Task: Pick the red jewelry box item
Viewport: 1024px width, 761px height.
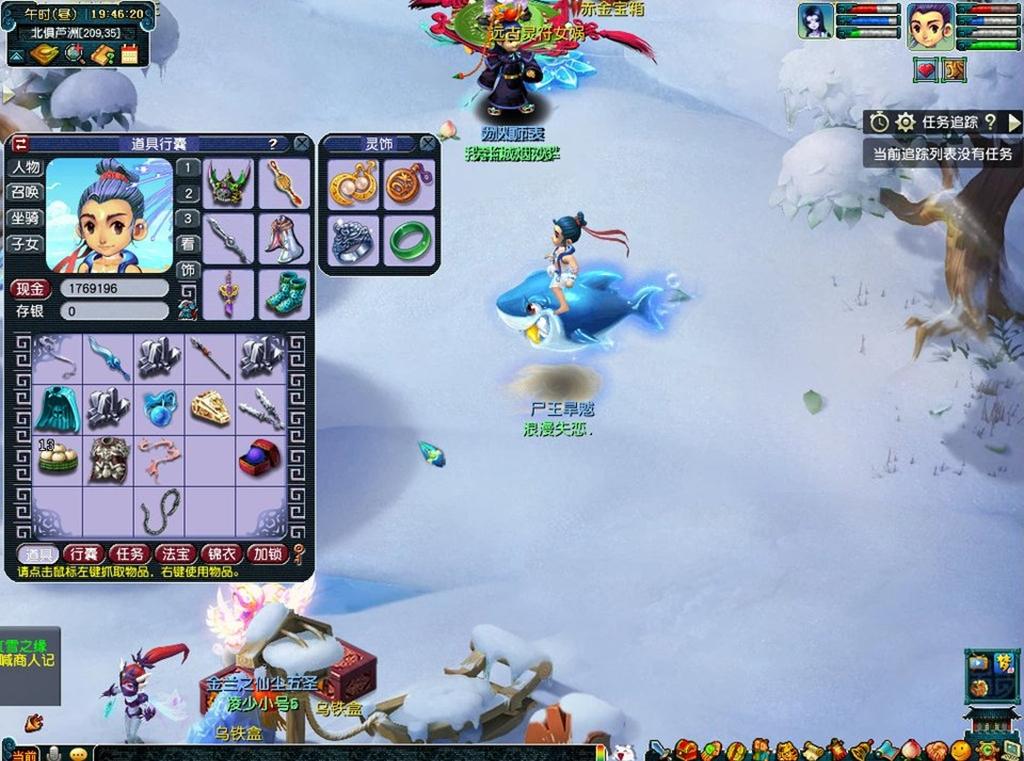Action: click(261, 457)
